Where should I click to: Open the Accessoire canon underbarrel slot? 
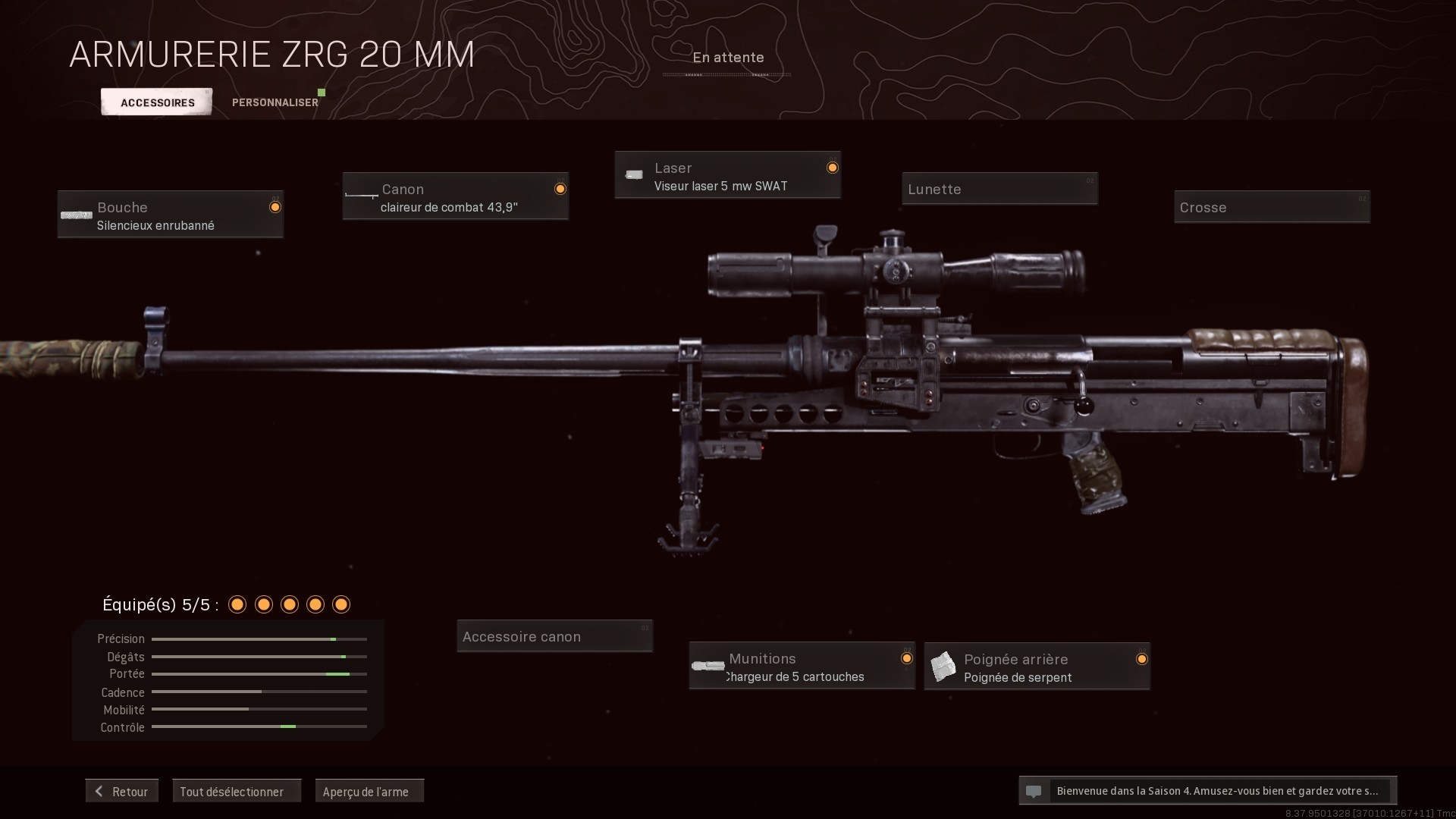pos(554,636)
